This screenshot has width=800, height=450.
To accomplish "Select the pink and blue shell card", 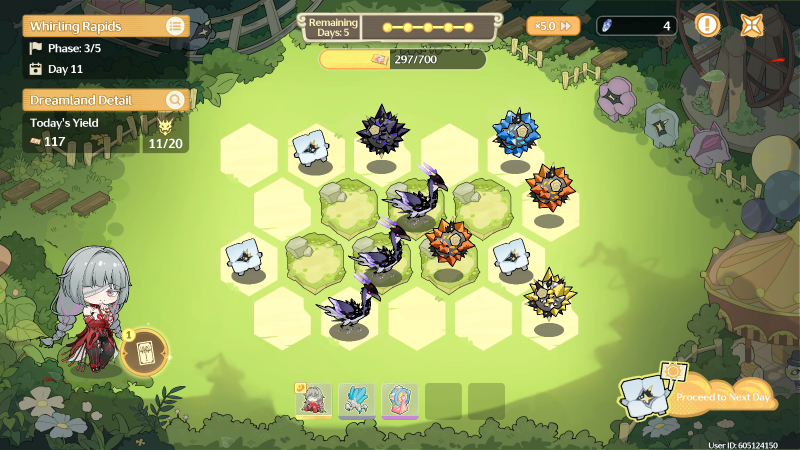I will [x=400, y=400].
